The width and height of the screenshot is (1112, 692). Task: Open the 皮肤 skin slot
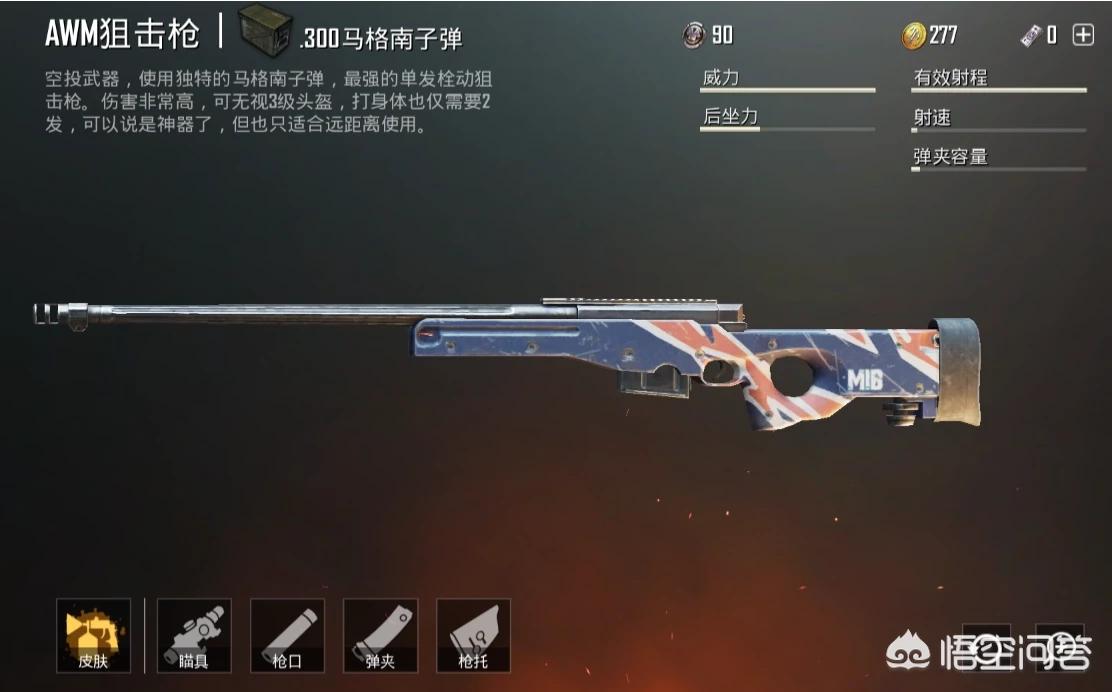pyautogui.click(x=93, y=635)
